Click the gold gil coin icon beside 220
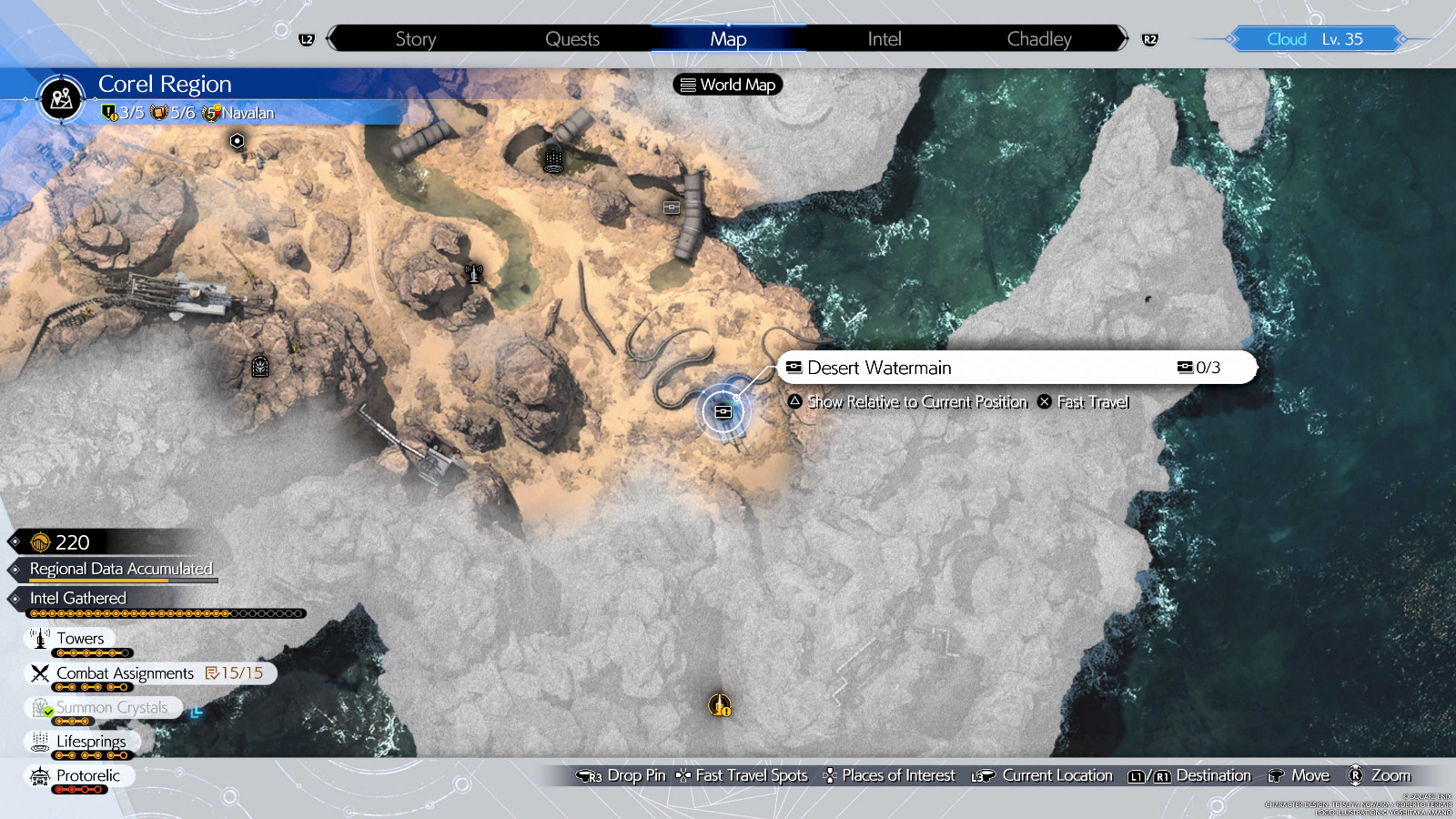Screen dimensions: 1456x819 (x=38, y=542)
